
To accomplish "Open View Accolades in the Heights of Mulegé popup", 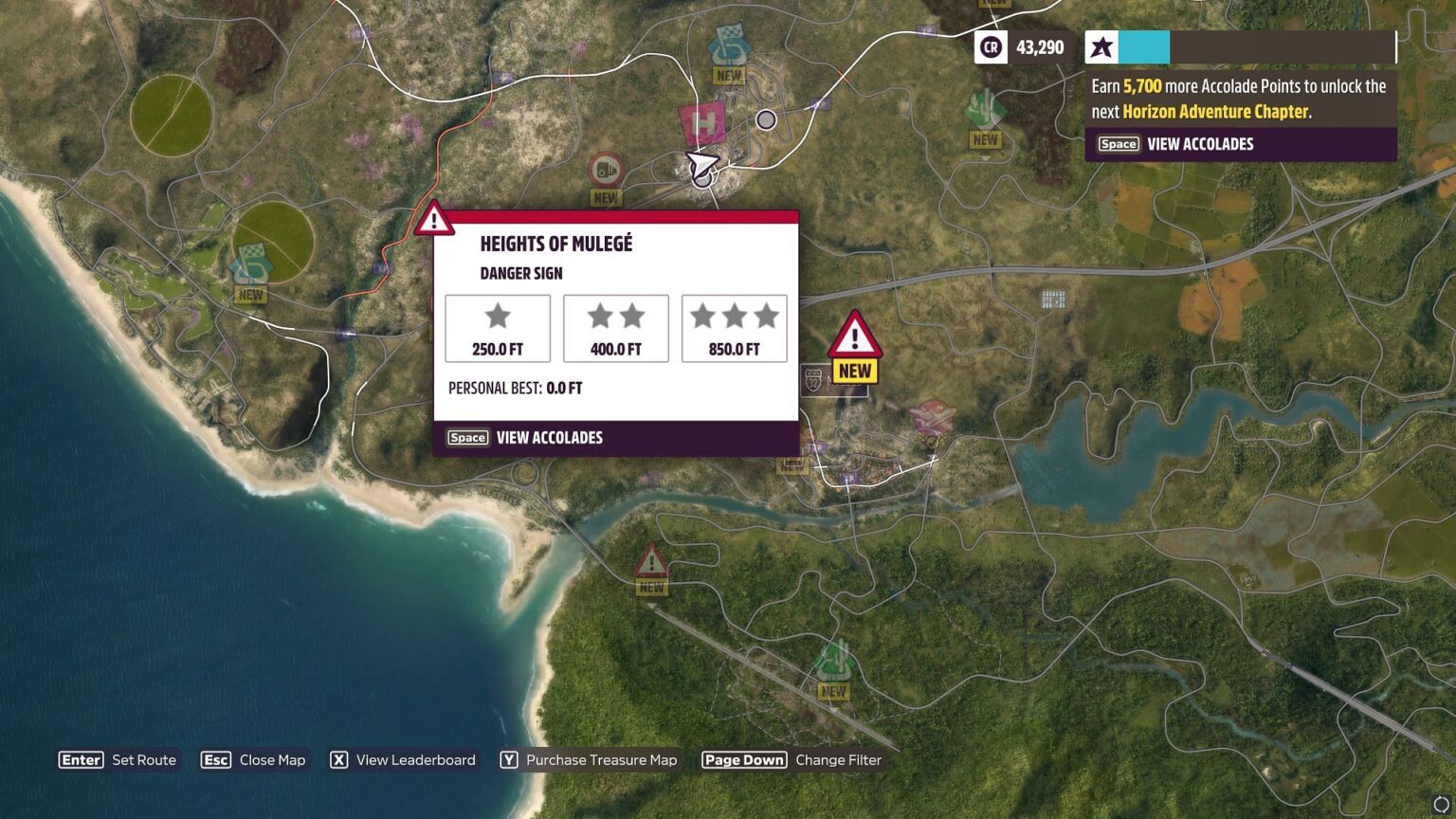I will coord(549,438).
